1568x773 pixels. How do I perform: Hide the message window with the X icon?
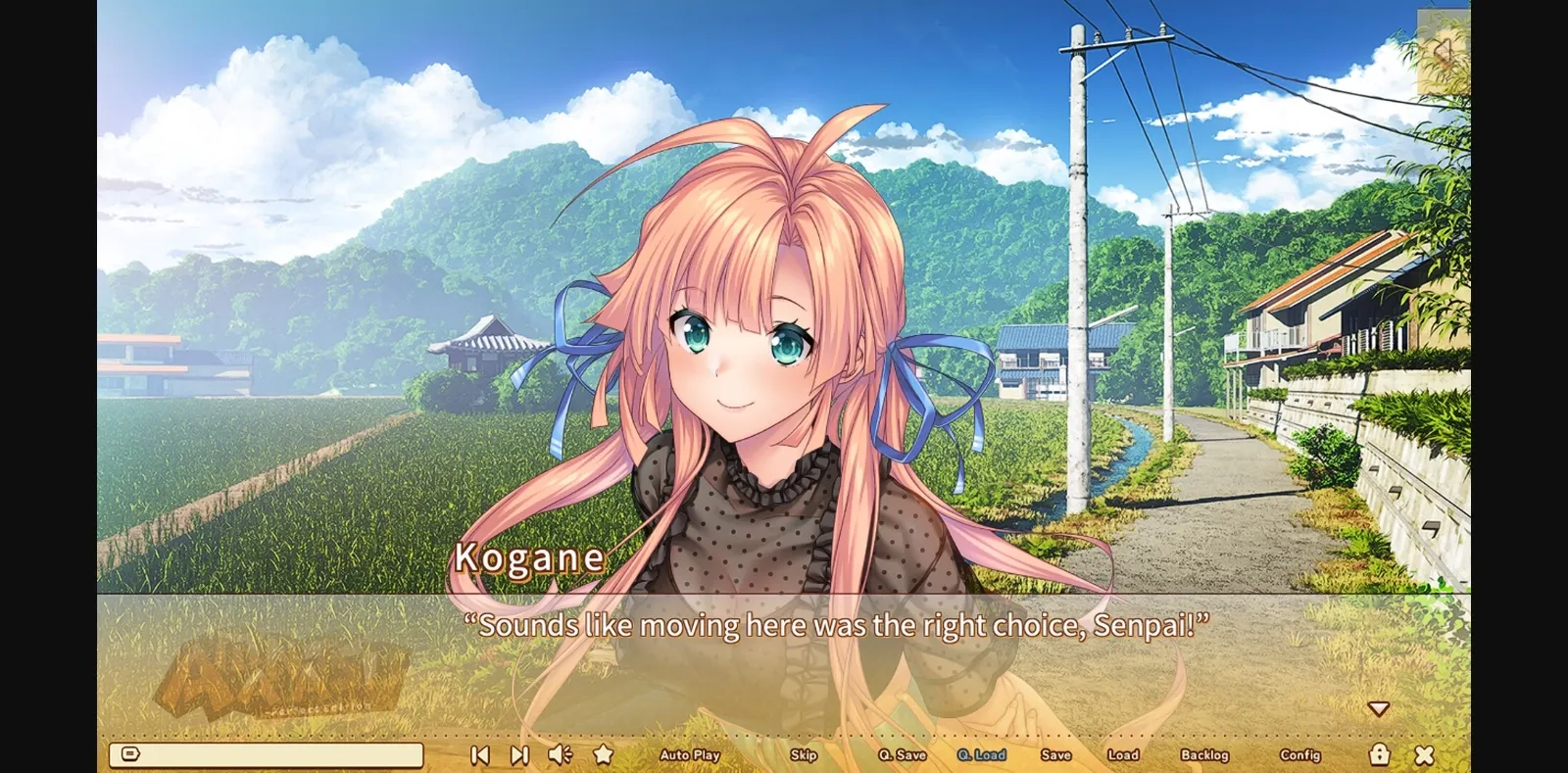click(1423, 754)
